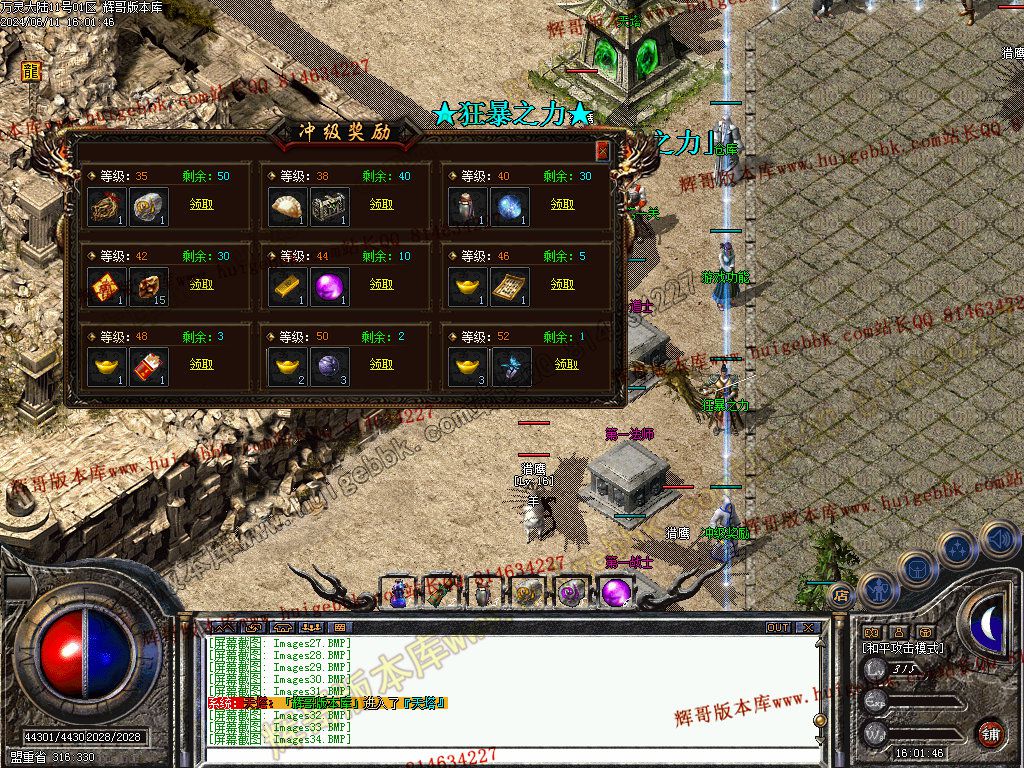Claim the level 50 reward via 领取
The image size is (1024, 768).
coord(381,364)
